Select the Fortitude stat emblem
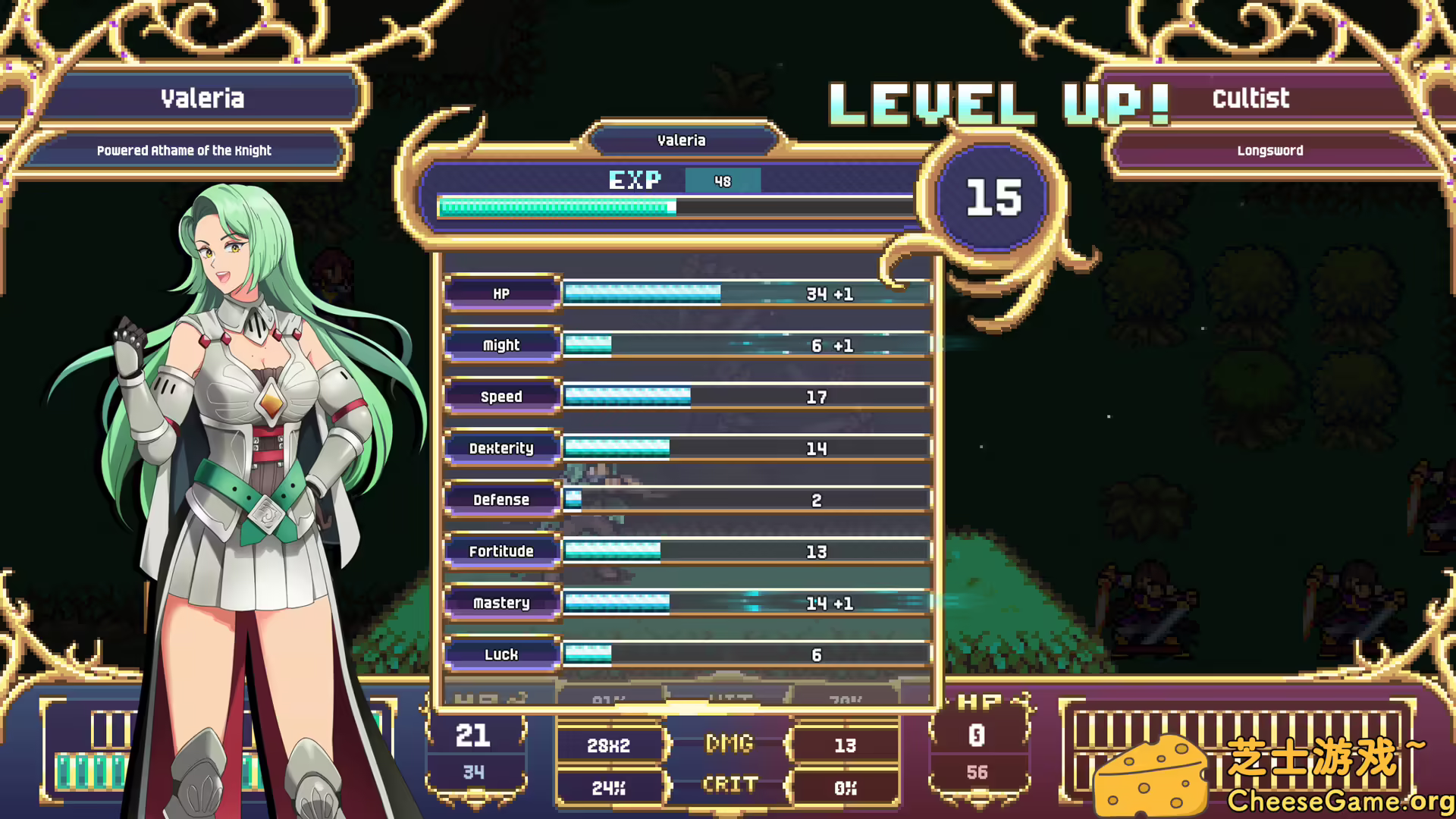1456x819 pixels. point(501,551)
